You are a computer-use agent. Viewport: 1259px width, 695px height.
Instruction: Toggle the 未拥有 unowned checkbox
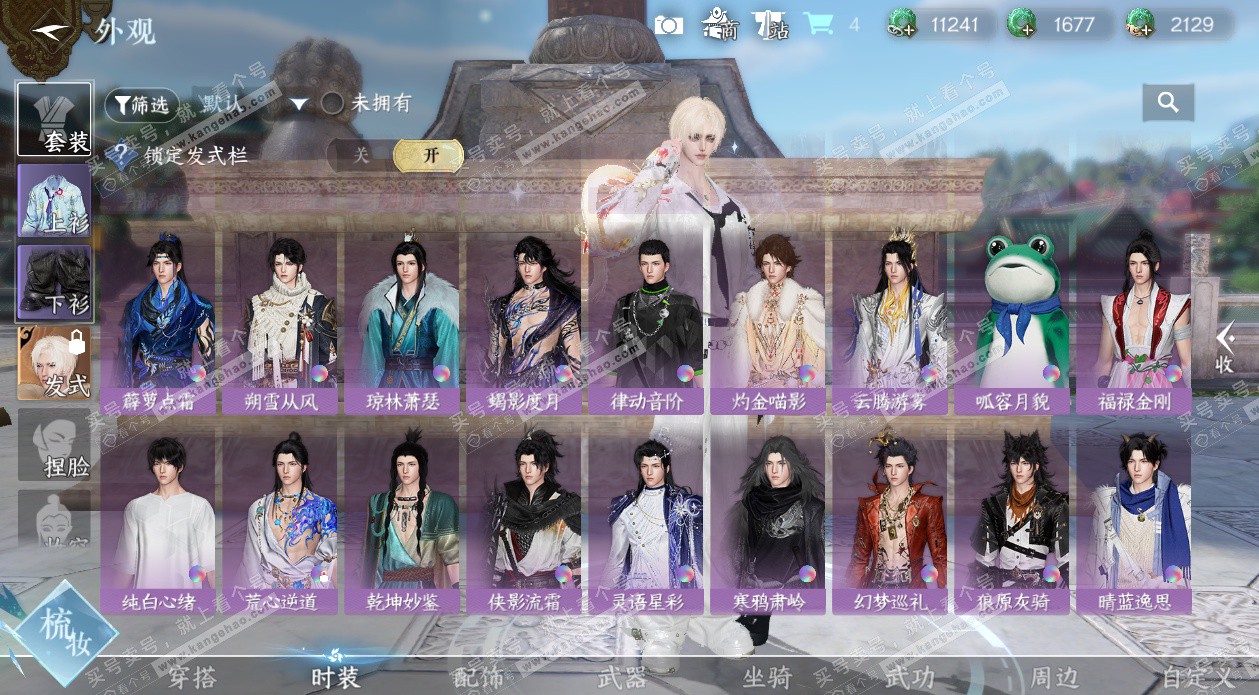(x=333, y=103)
